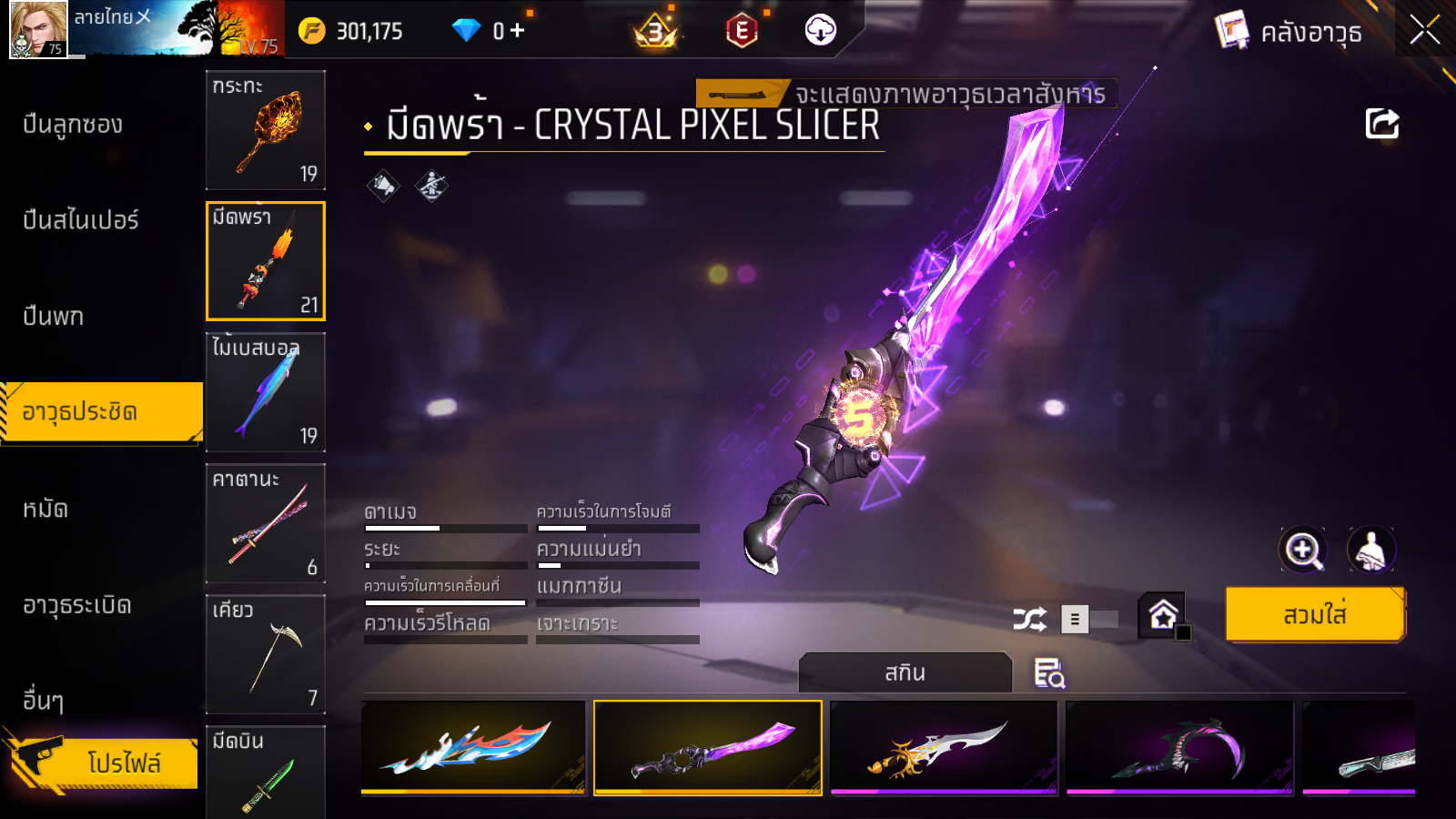1456x819 pixels.
Task: Add diamonds with the plus button
Action: click(x=518, y=31)
